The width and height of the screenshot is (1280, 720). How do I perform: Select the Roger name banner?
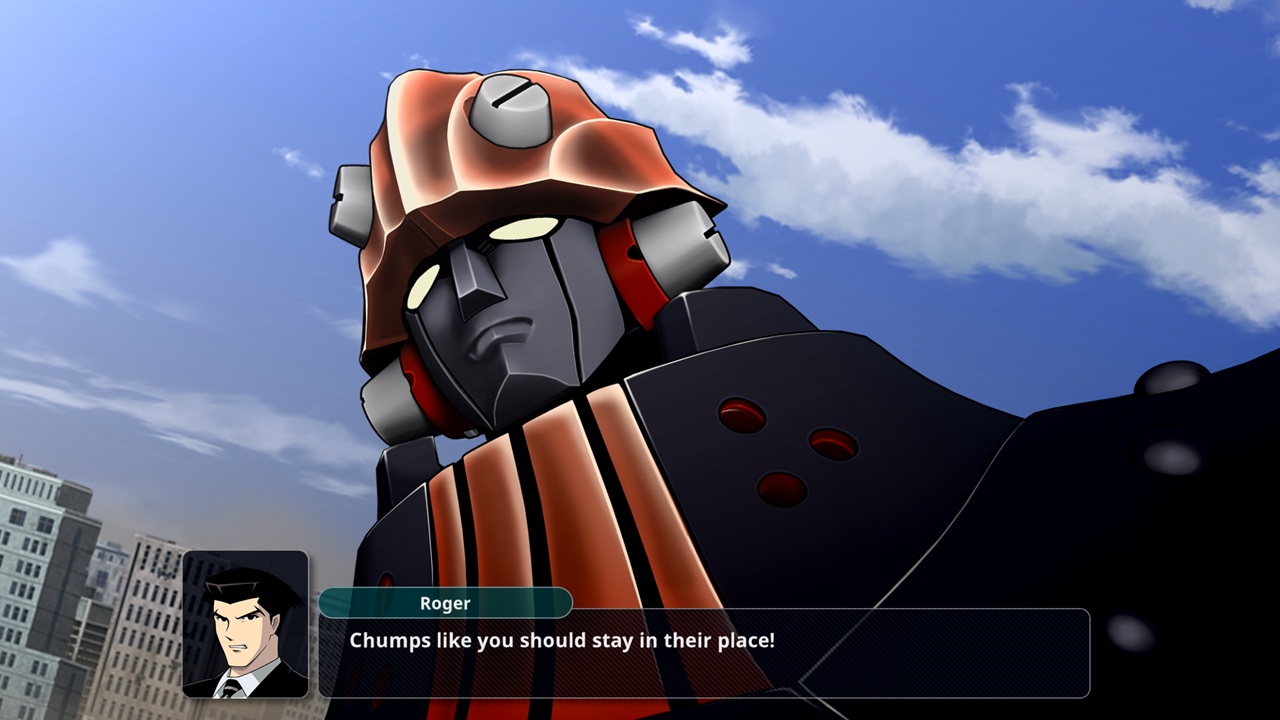click(445, 603)
